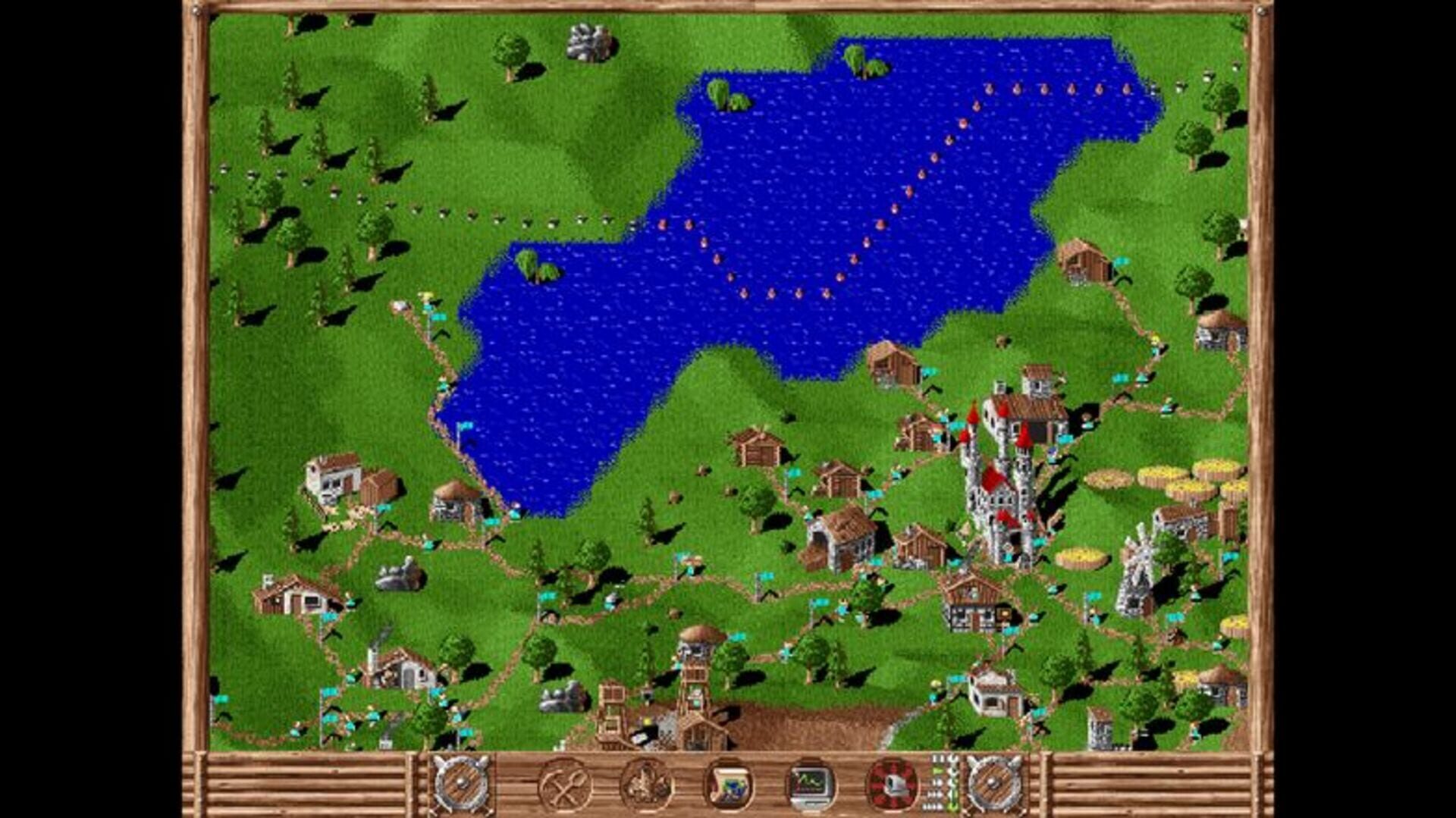This screenshot has width=1456, height=818.
Task: Toggle the bottom button of the mini button column
Action: click(934, 806)
